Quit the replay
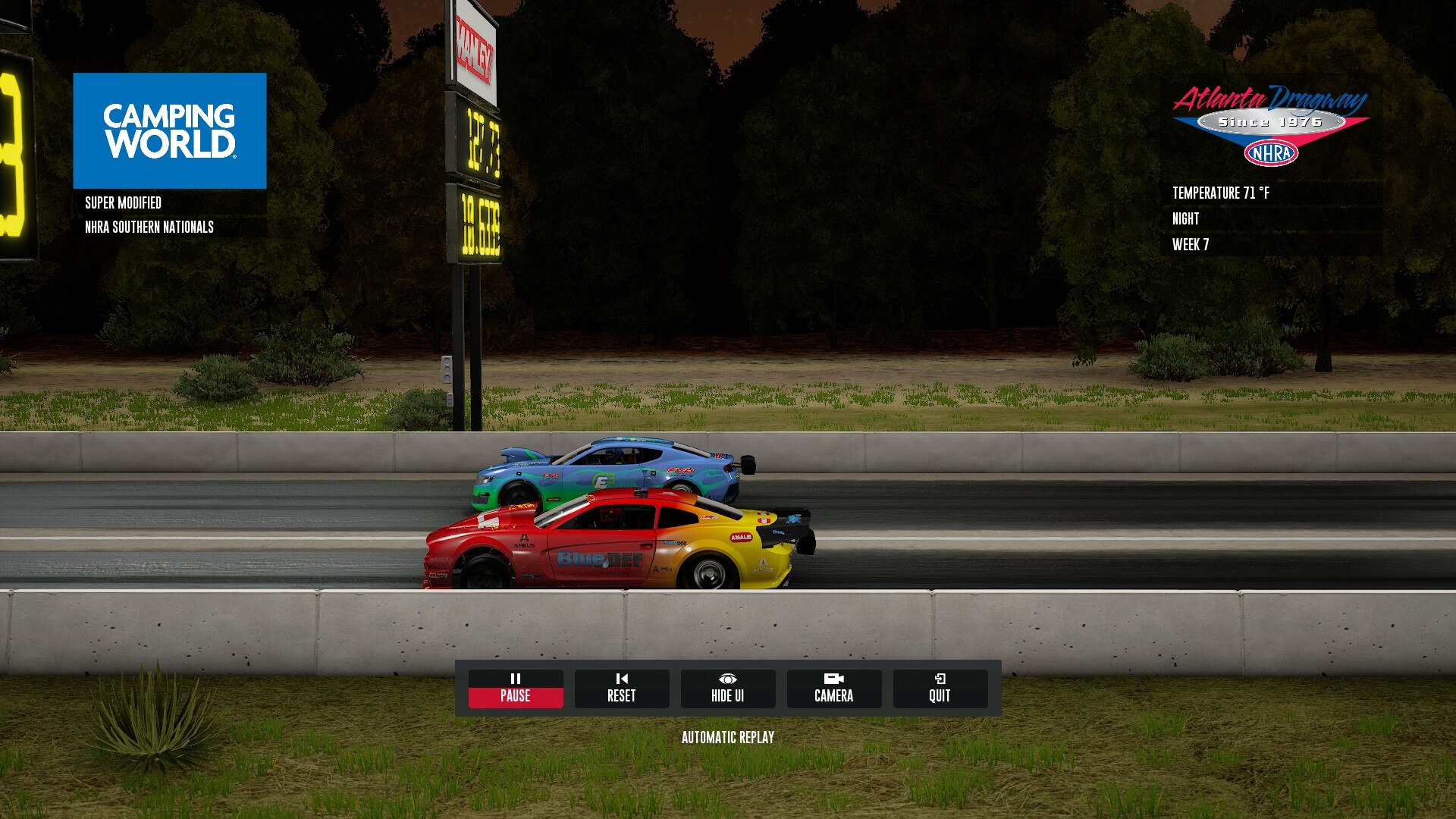This screenshot has height=819, width=1456. click(x=940, y=688)
